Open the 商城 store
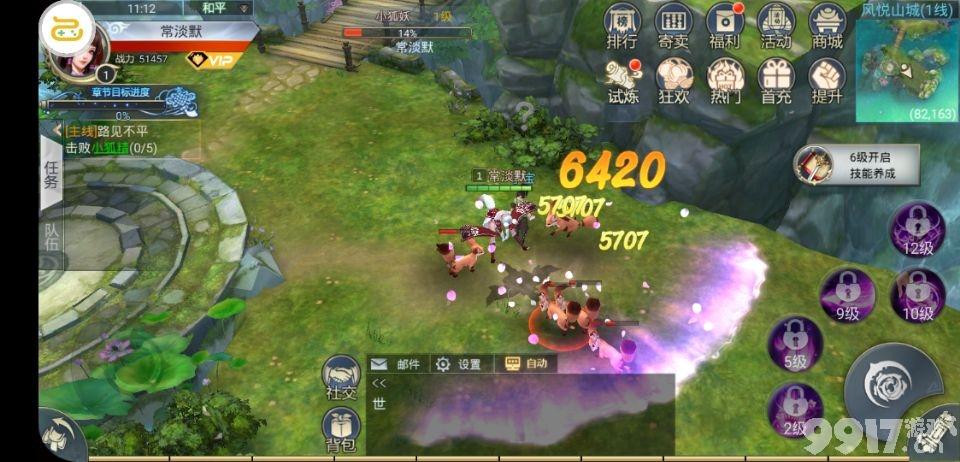Viewport: 960px width, 462px height. coord(827,25)
